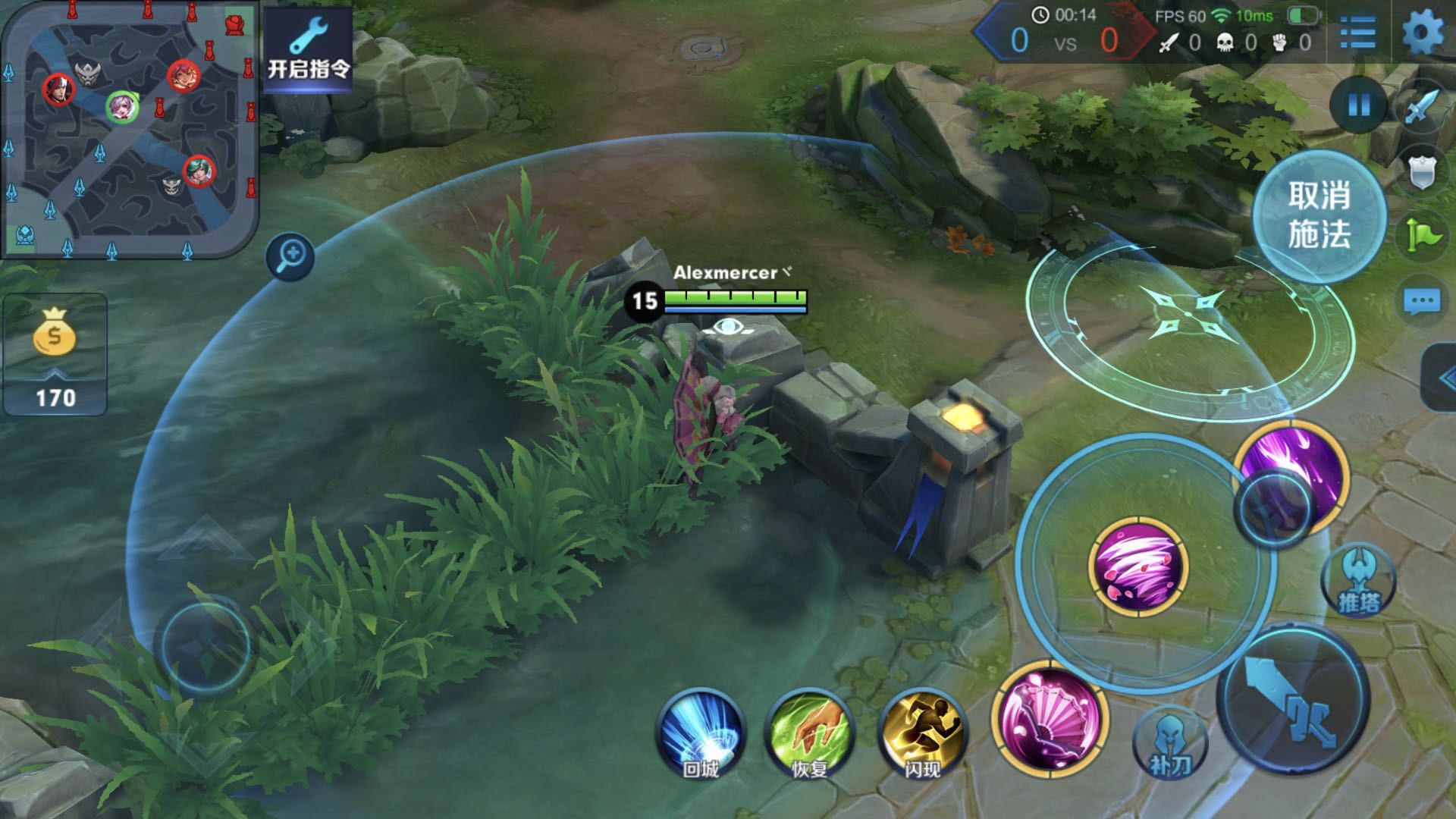Tap the 补刀 last-hit button
1456x819 pixels.
click(1170, 745)
